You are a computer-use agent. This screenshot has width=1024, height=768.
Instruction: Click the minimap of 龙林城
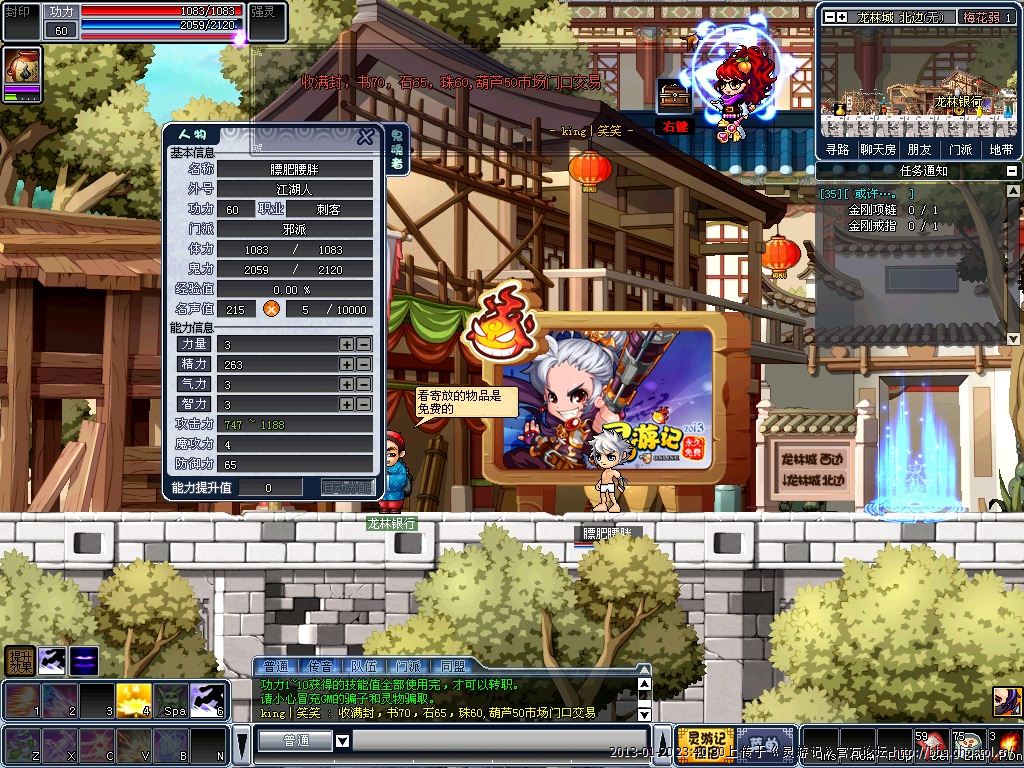click(919, 83)
